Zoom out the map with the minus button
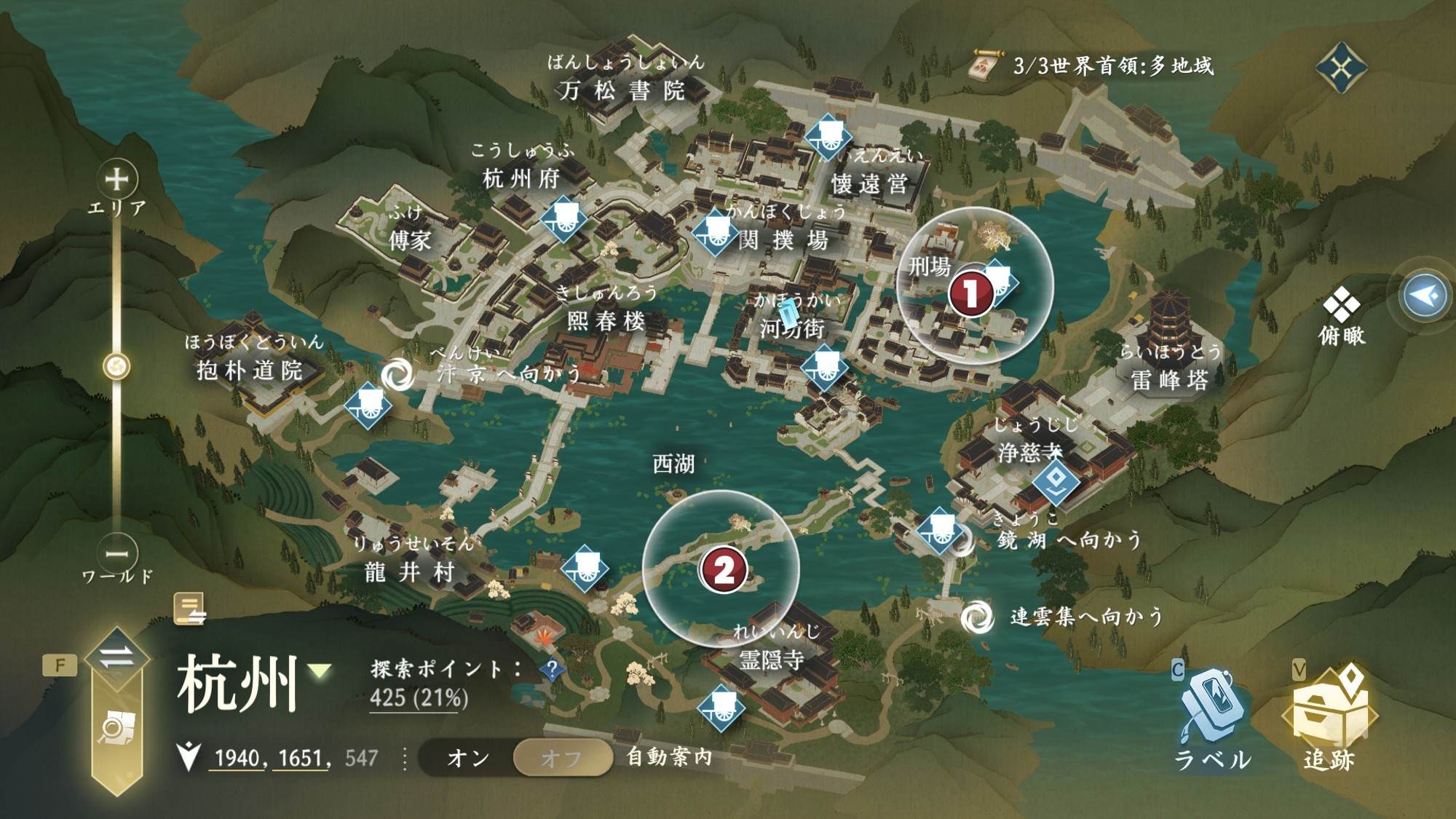The image size is (1456, 819). 116,553
